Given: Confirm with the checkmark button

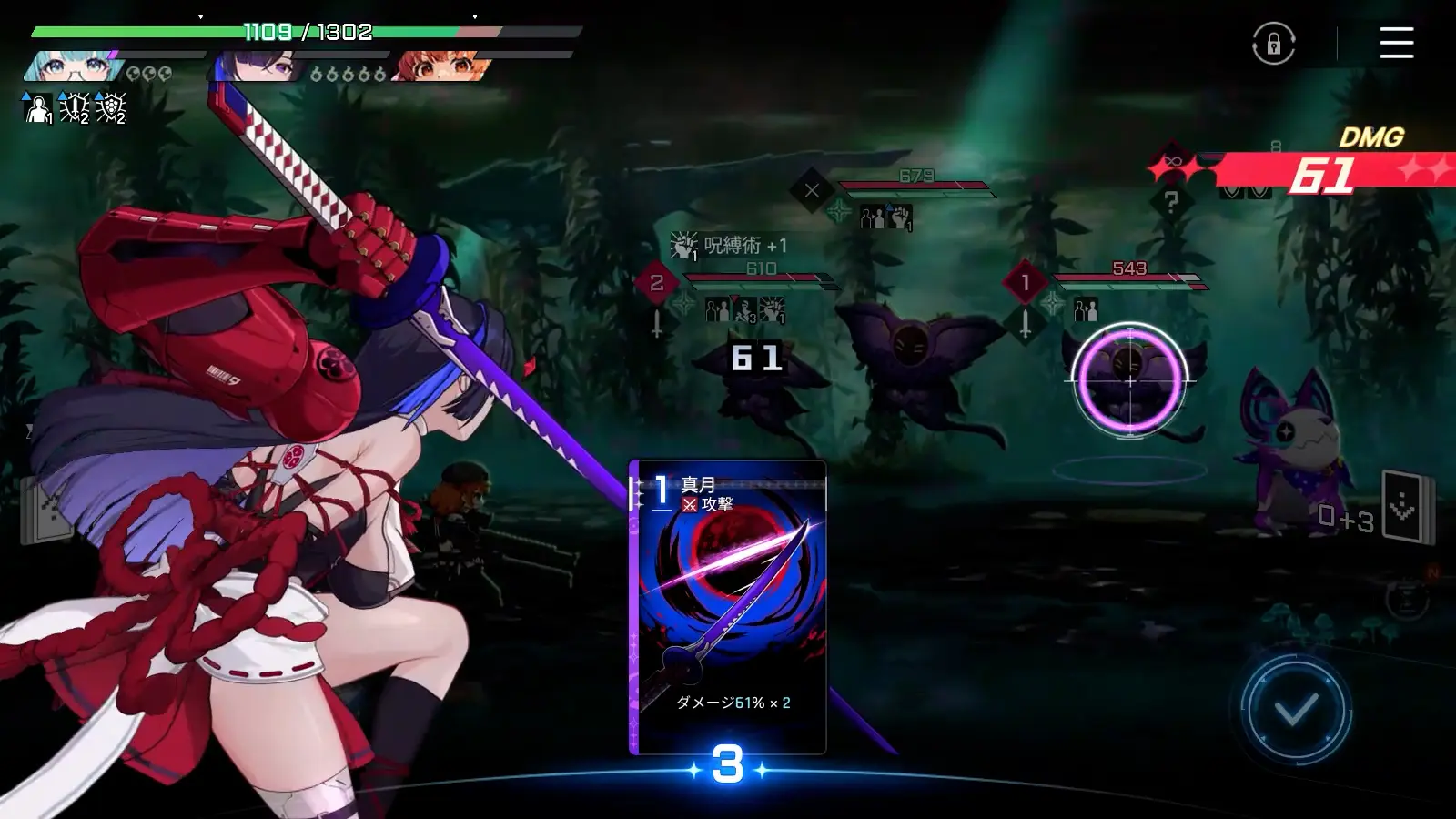Looking at the screenshot, I should pos(1296,710).
